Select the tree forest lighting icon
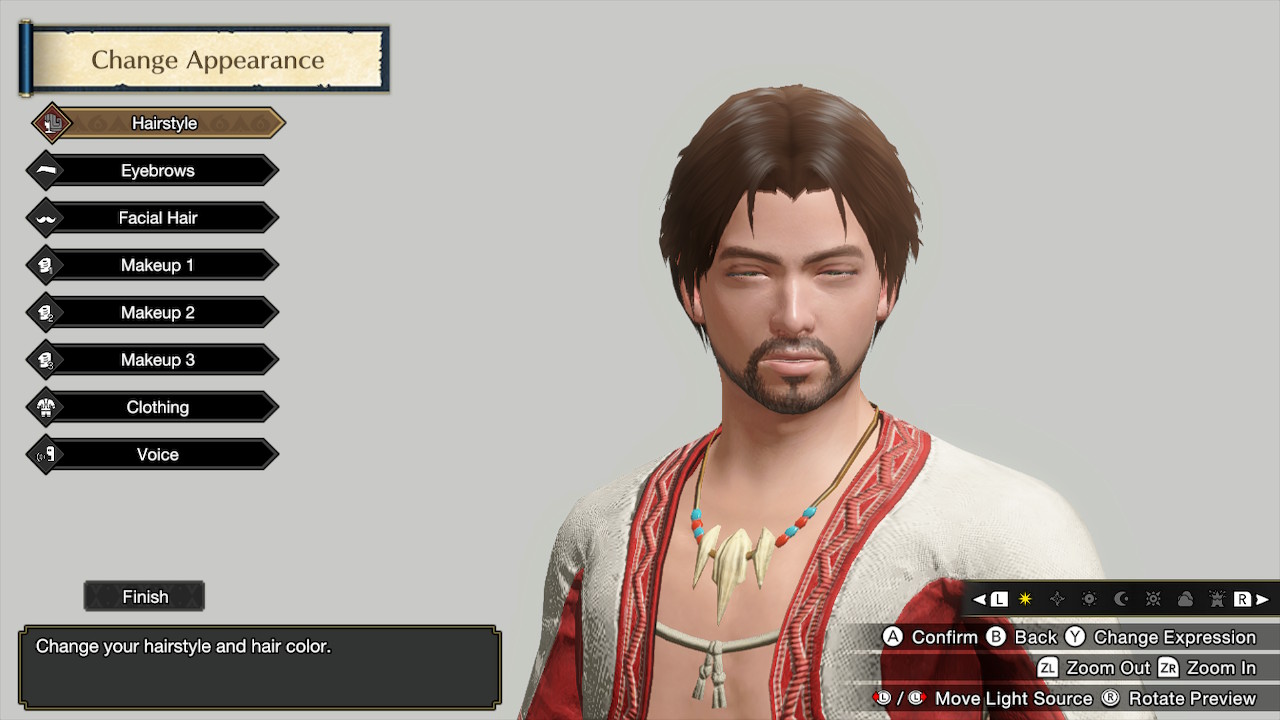Image resolution: width=1280 pixels, height=720 pixels. tap(1217, 599)
